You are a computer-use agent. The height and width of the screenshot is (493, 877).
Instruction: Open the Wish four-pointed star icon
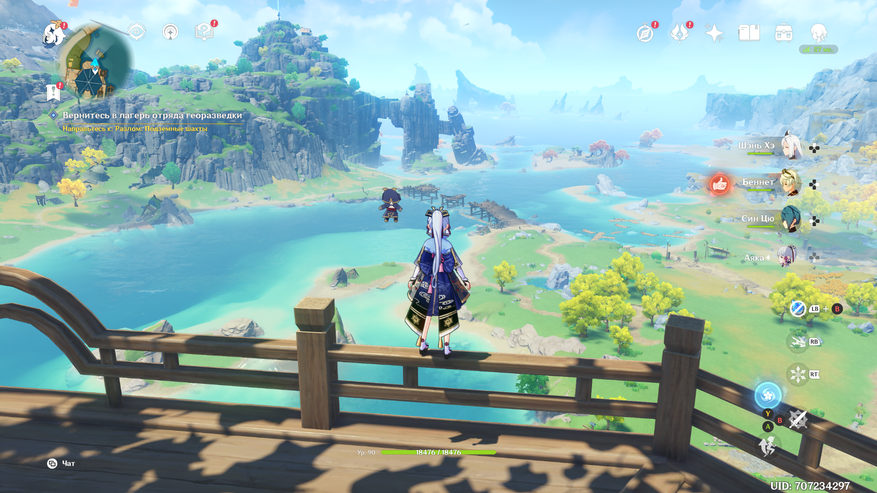pos(714,33)
